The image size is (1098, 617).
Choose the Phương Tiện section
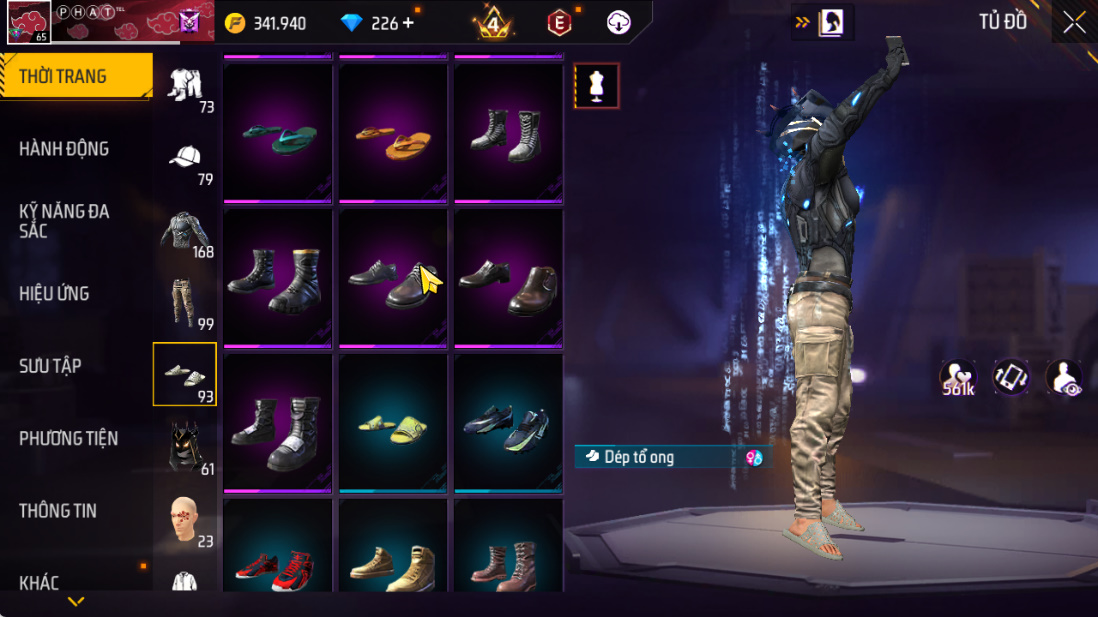pos(68,439)
